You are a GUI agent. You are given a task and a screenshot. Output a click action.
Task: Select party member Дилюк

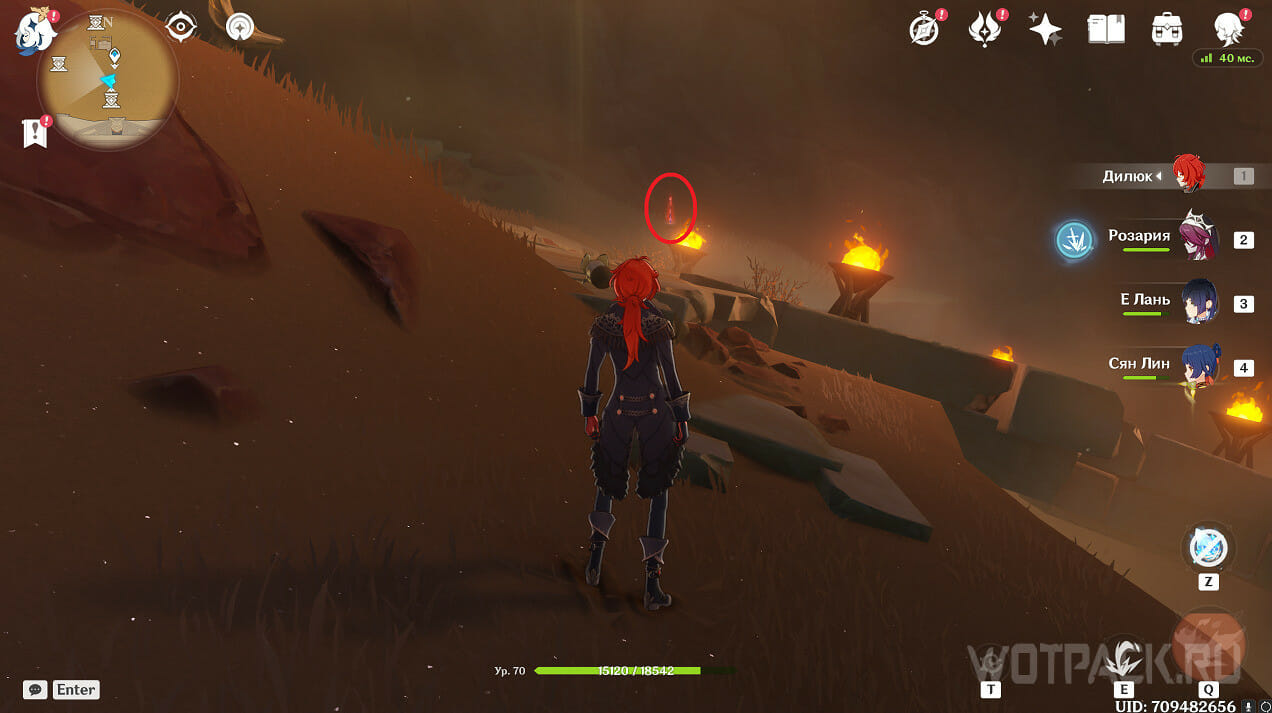coord(1188,175)
